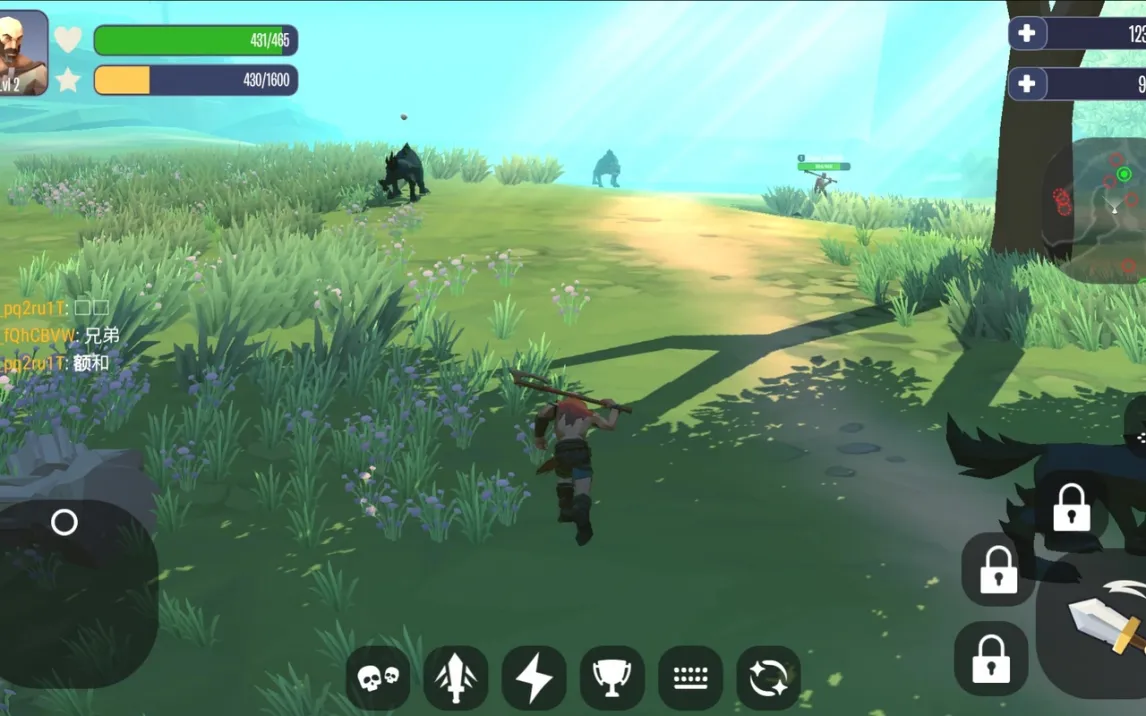Click the circular arrows swap button
1146x716 pixels.
tap(768, 678)
